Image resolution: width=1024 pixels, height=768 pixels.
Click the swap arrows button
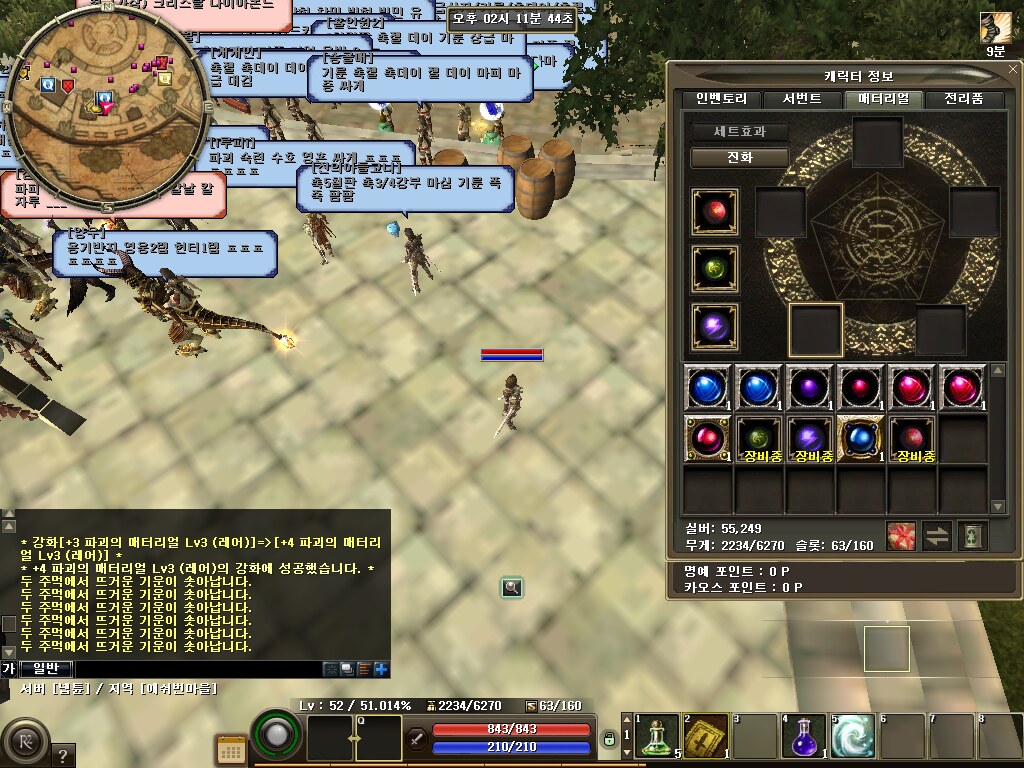937,536
